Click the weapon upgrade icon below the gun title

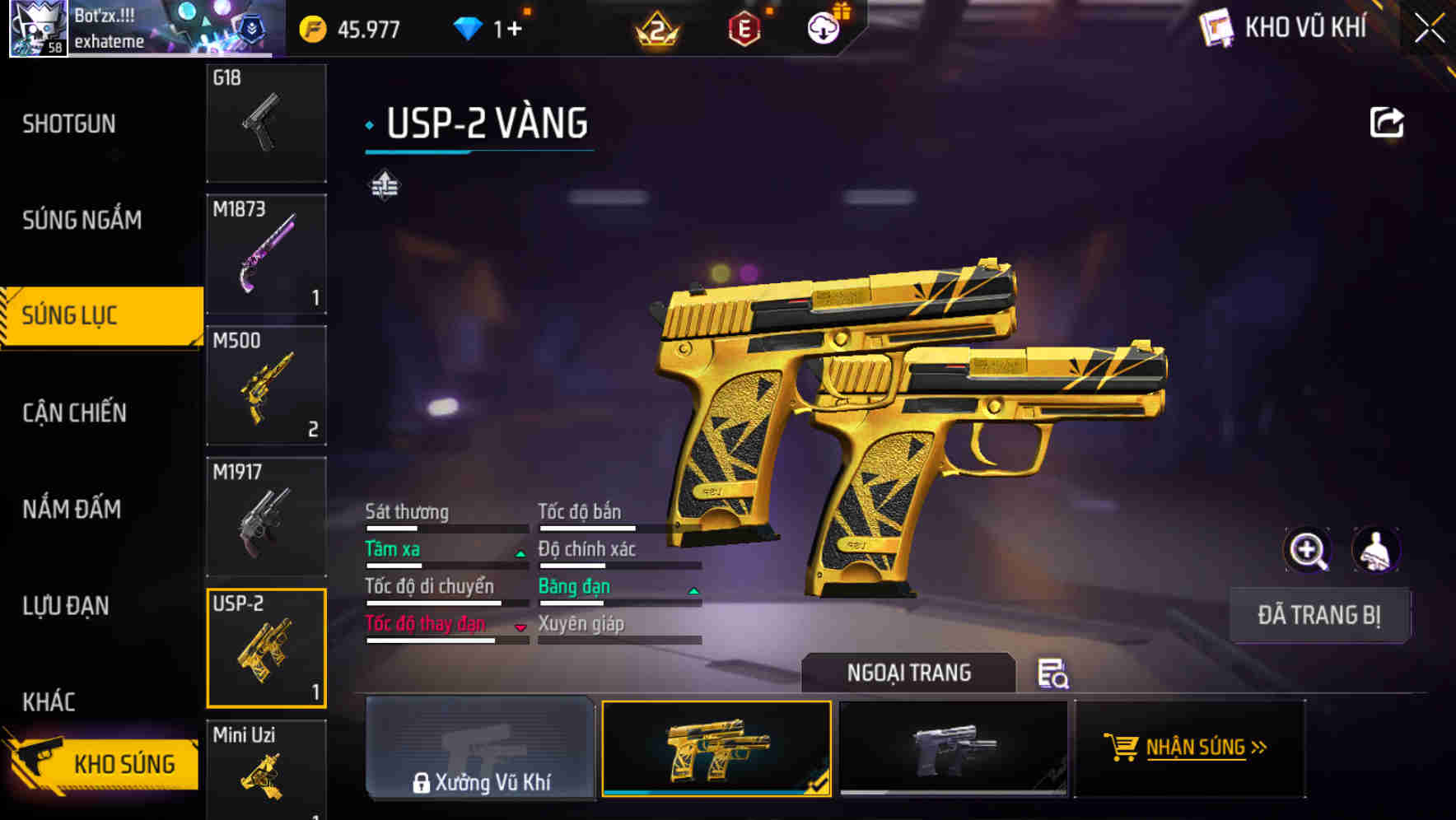(x=384, y=185)
